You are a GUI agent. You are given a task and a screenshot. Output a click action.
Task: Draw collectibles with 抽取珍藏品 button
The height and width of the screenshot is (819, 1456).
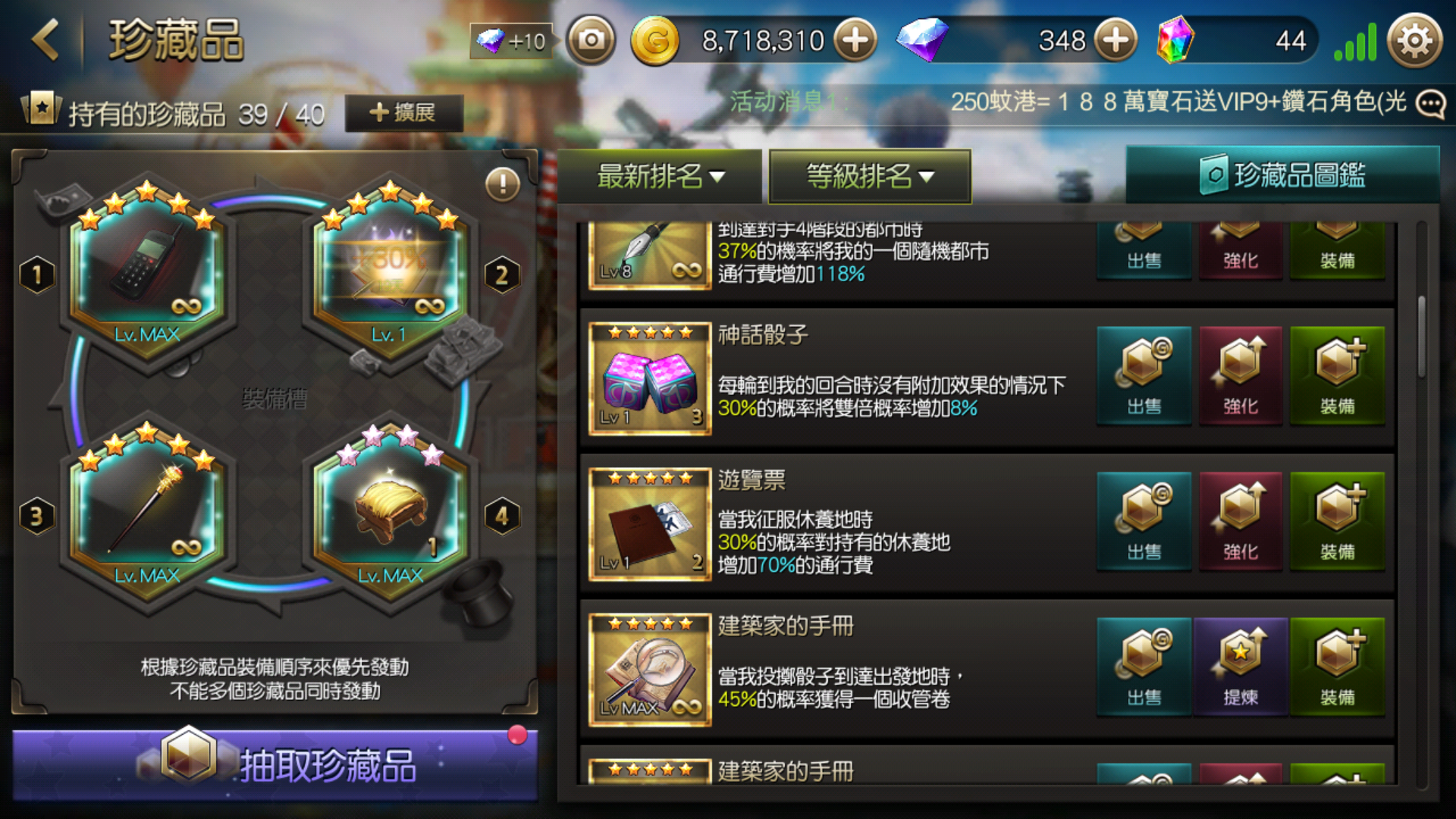[x=275, y=764]
